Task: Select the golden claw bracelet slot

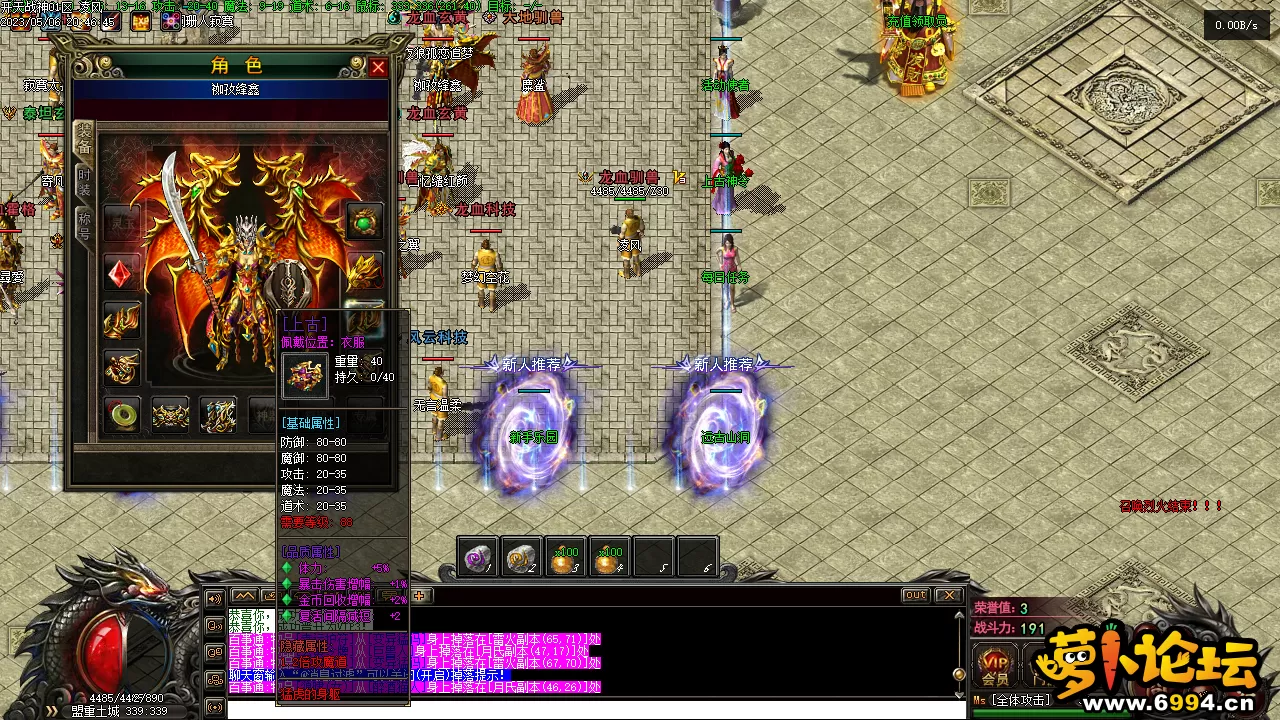Action: (x=122, y=320)
